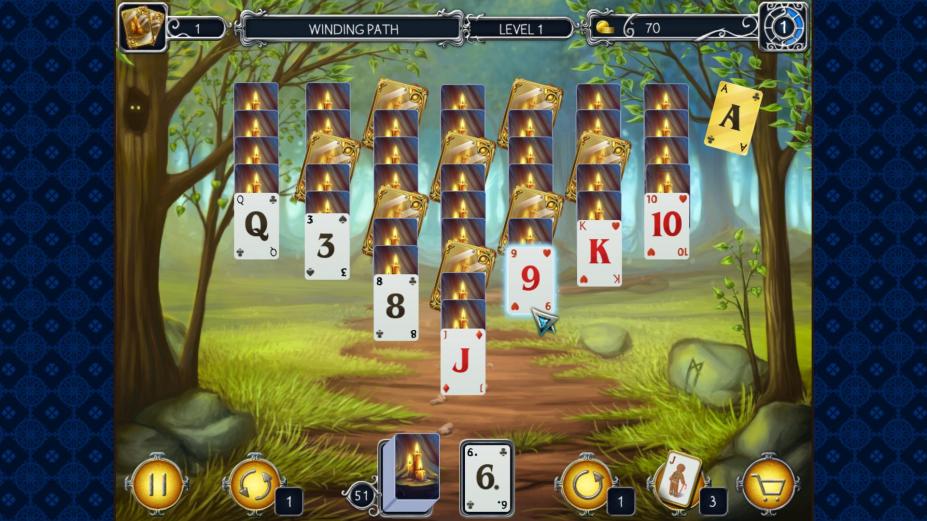
Task: Select the 9 of hearts card
Action: click(x=530, y=280)
